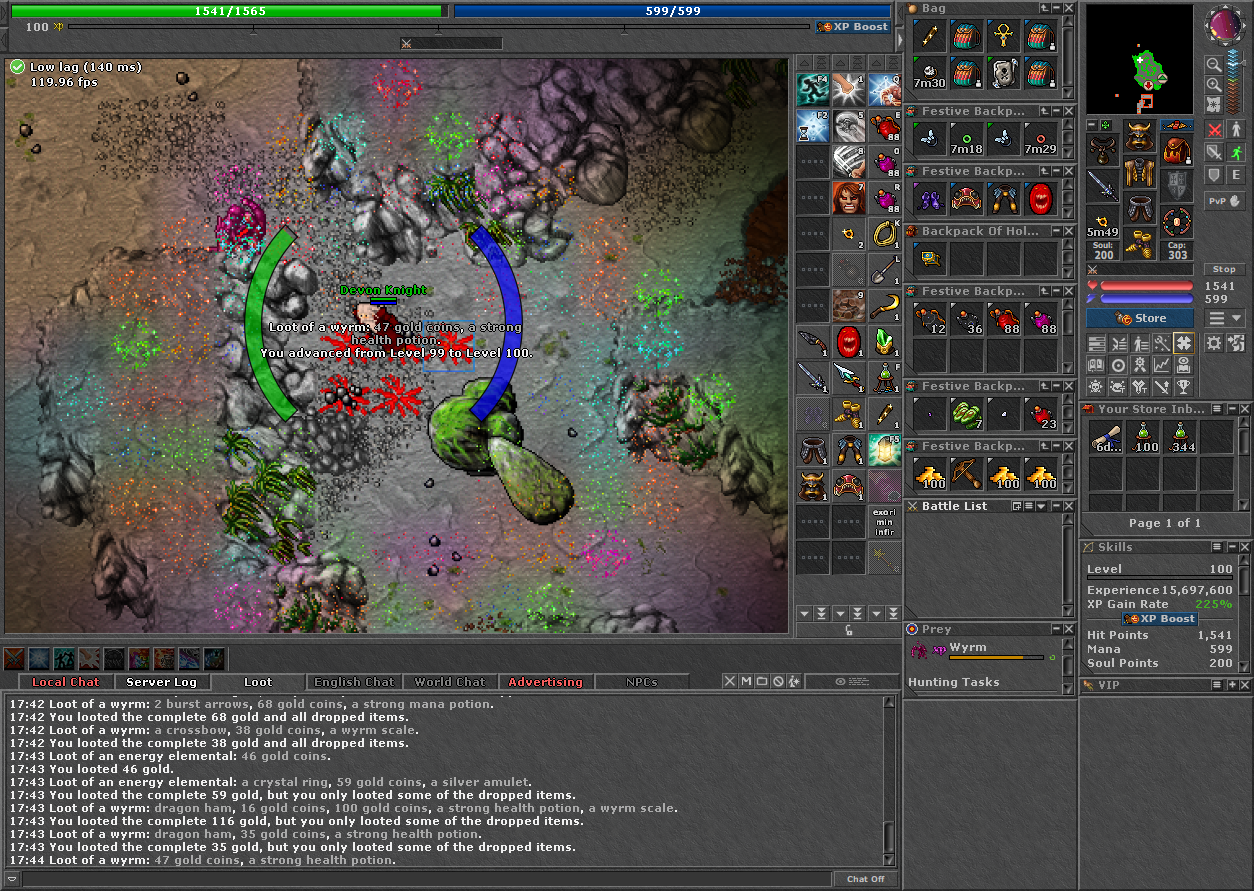Open the Local Chat tab
The width and height of the screenshot is (1254, 891).
(66, 682)
